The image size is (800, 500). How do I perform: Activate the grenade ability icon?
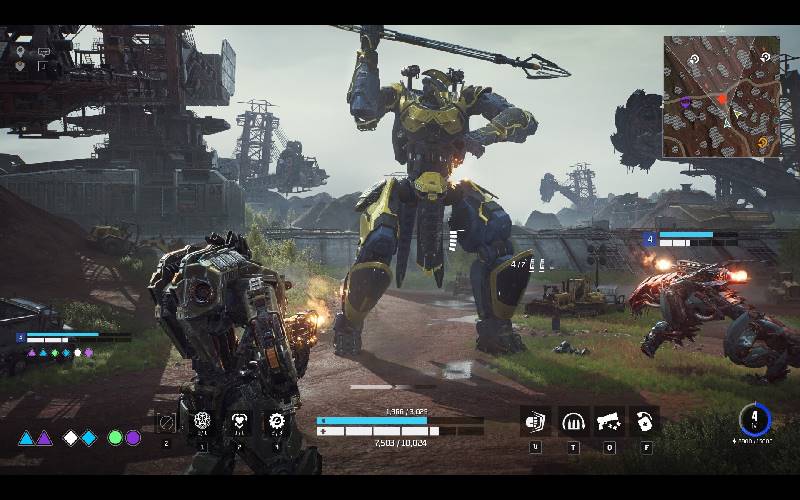(x=645, y=421)
